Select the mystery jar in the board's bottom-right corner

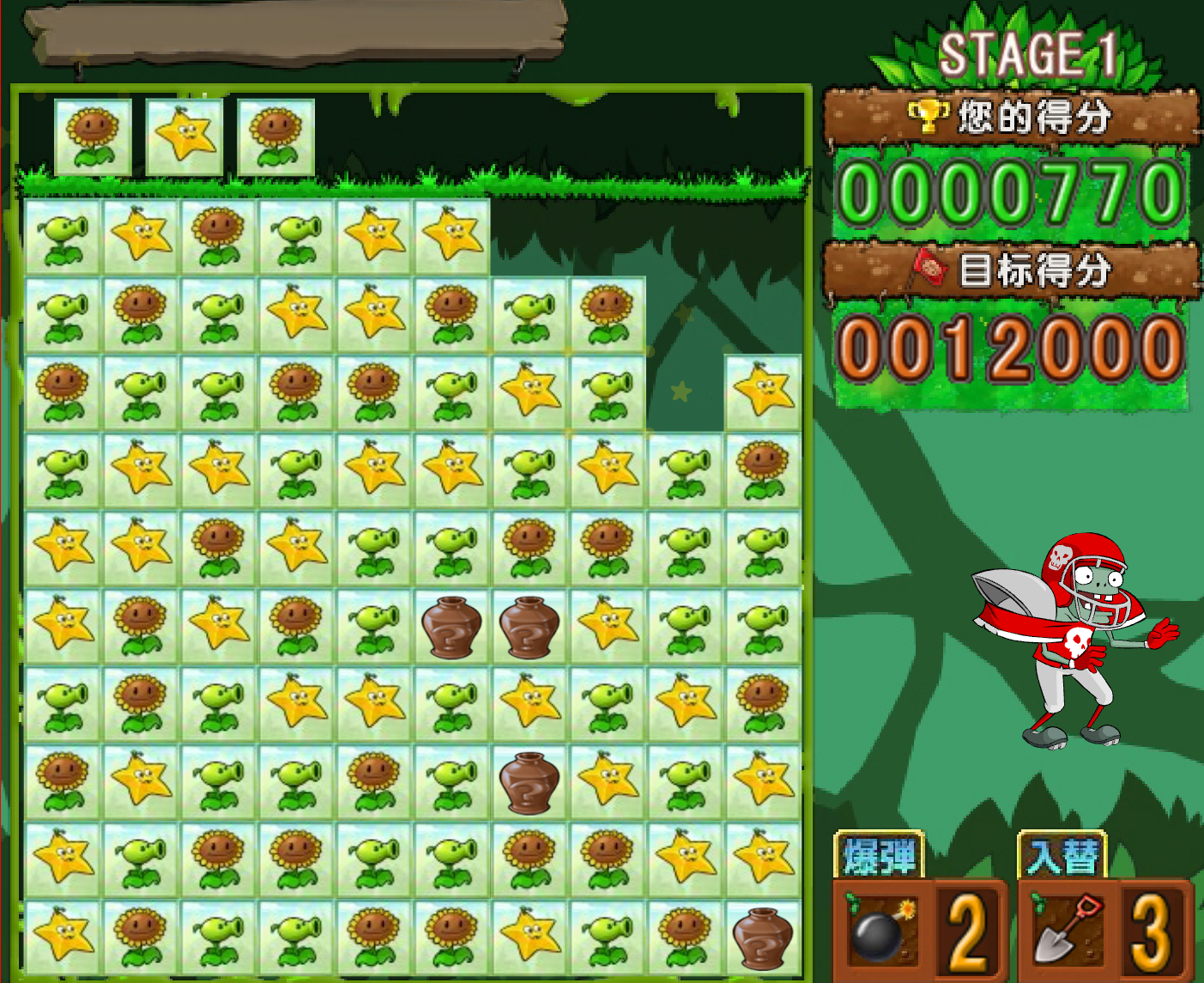click(762, 937)
